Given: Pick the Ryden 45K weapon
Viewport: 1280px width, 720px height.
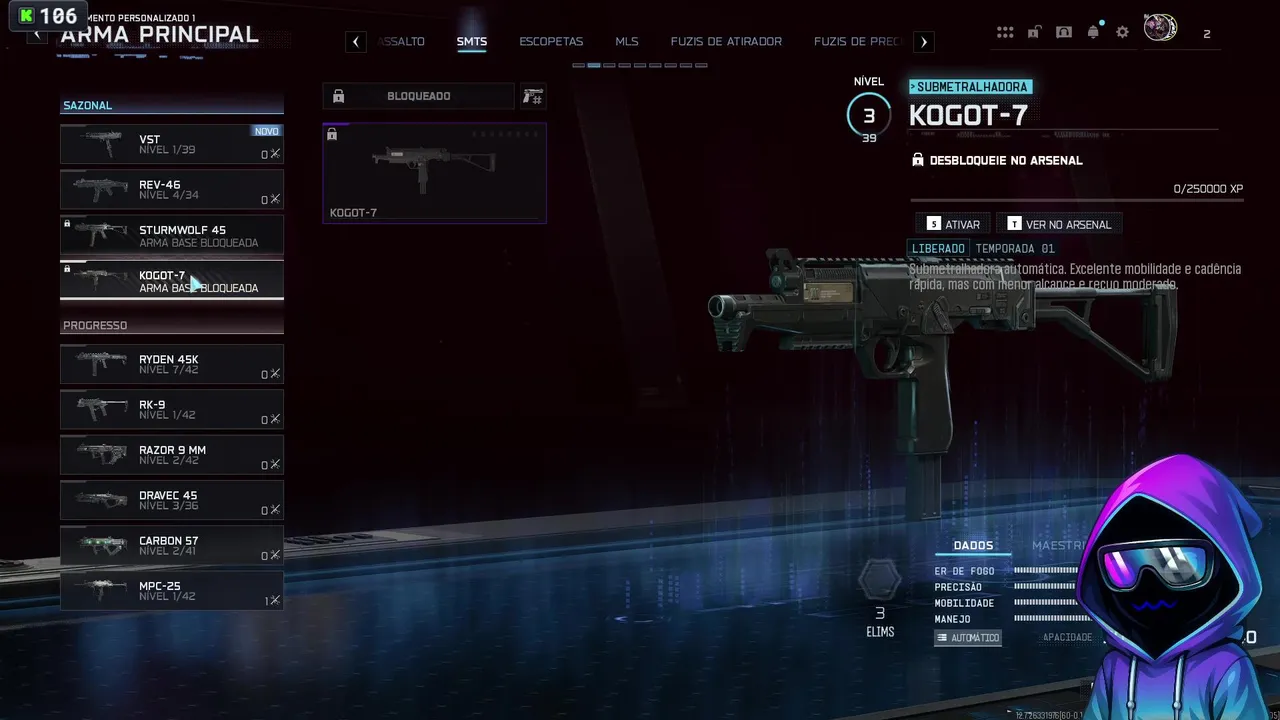Looking at the screenshot, I should point(171,364).
